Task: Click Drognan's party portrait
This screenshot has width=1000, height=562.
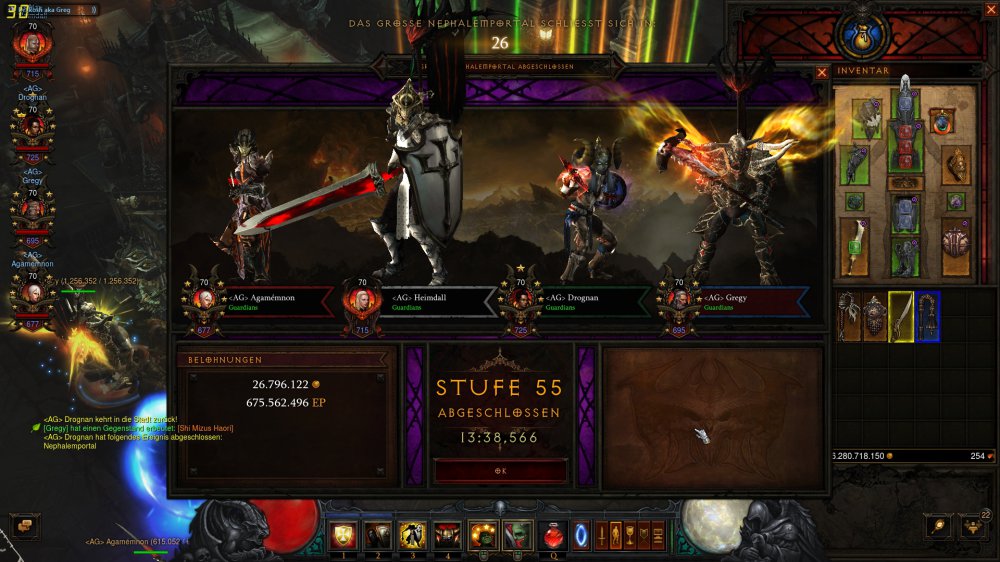Action: (32, 126)
